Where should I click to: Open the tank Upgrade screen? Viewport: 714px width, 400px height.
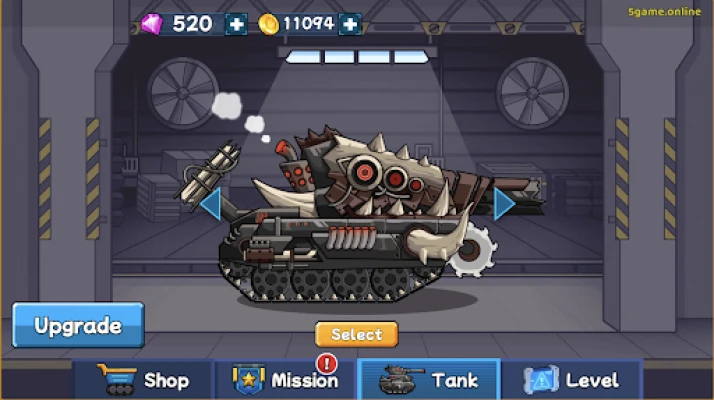78,325
